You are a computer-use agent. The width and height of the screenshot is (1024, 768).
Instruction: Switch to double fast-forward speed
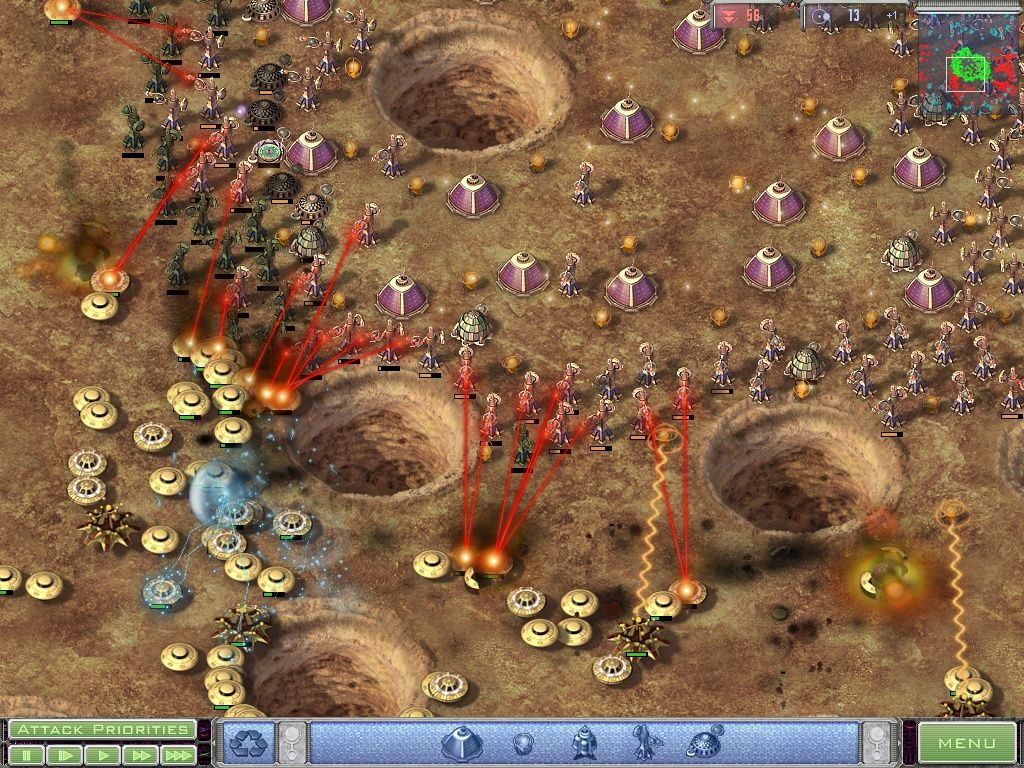139,755
